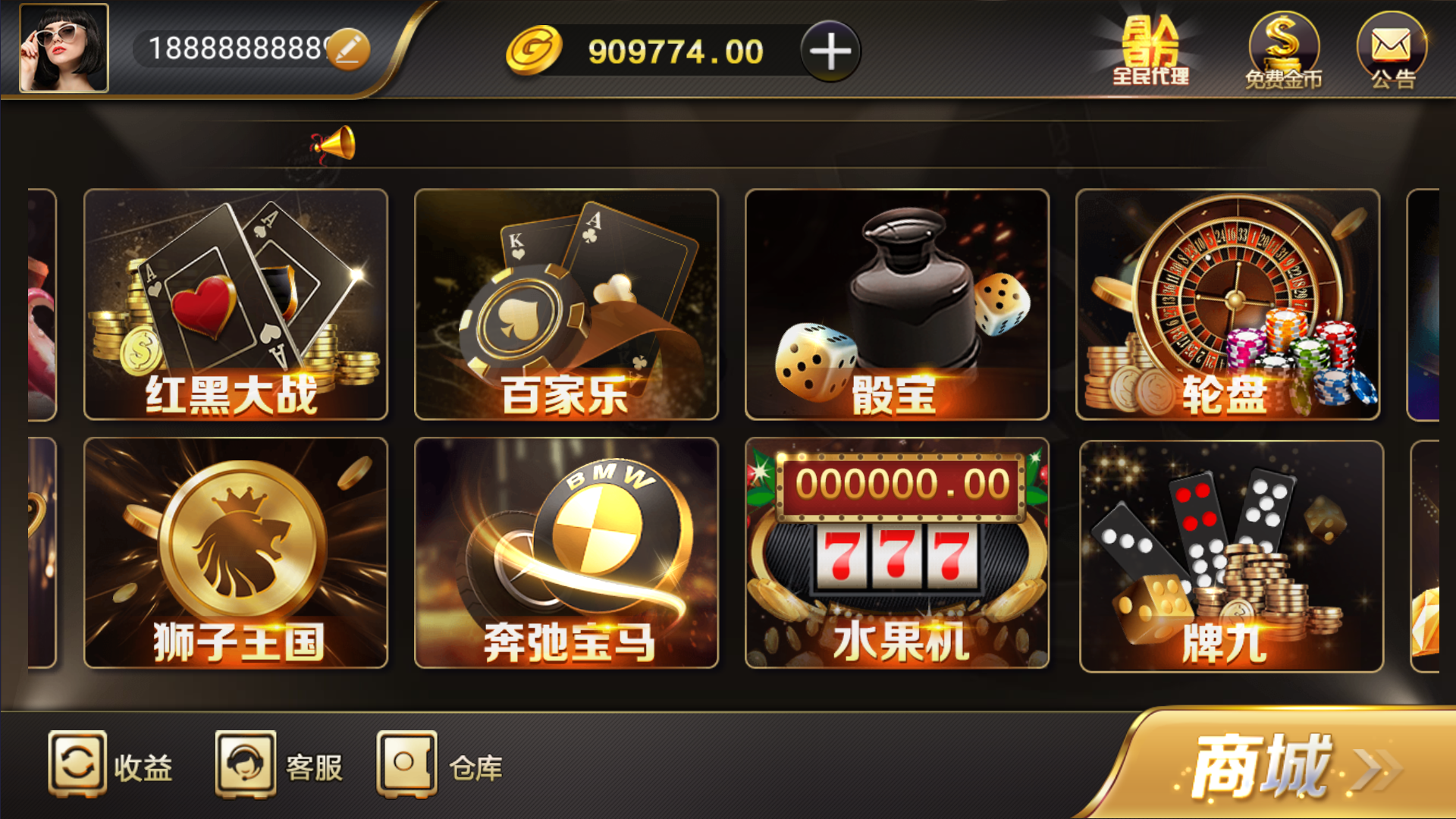Play 狮子王国 Lion Kingdom
Image resolution: width=1456 pixels, height=819 pixels.
click(234, 554)
